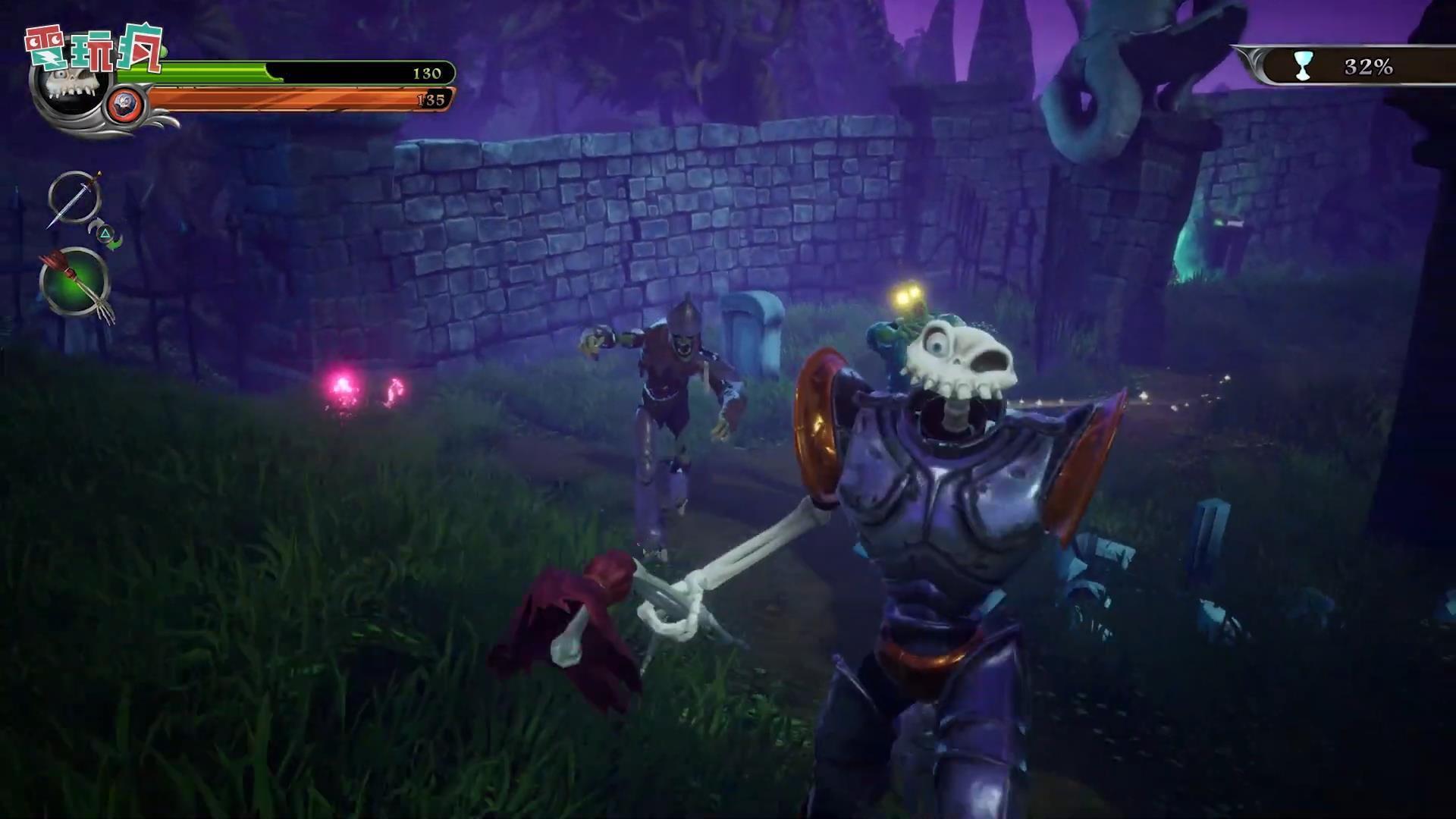The width and height of the screenshot is (1456, 819).
Task: Click the round shield icon
Action: (123, 105)
